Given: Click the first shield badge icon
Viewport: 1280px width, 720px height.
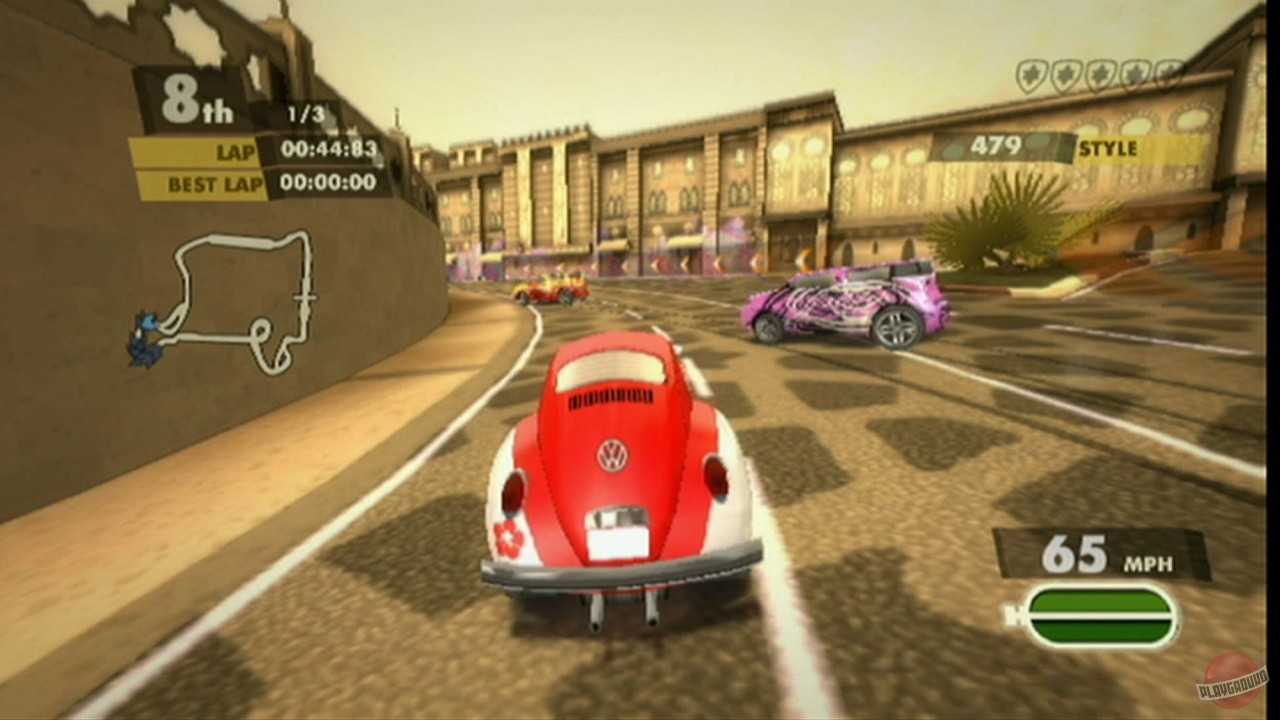Looking at the screenshot, I should click(1032, 73).
